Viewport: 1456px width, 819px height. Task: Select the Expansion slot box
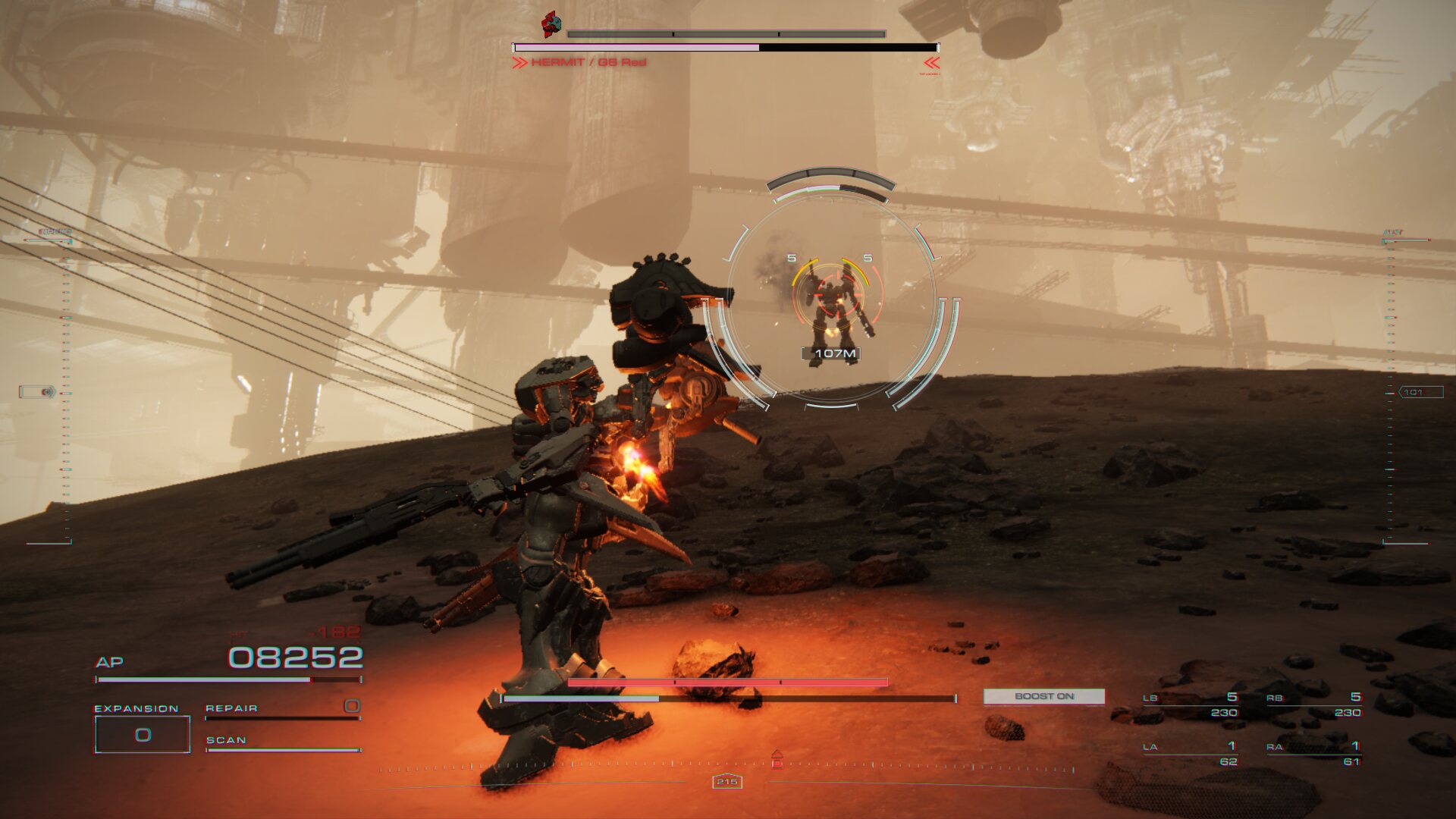tap(142, 734)
